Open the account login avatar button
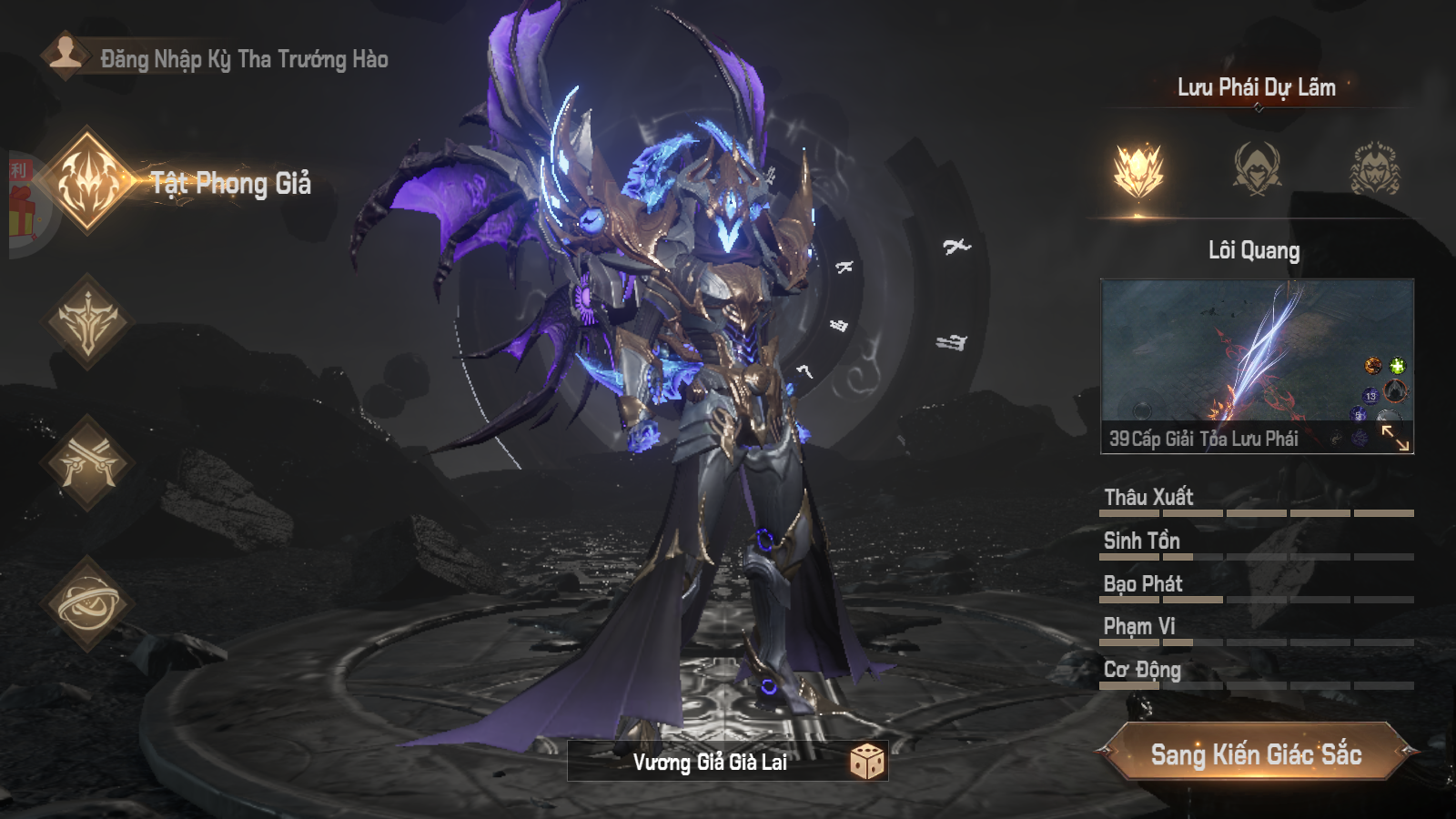The height and width of the screenshot is (819, 1456). pyautogui.click(x=65, y=56)
